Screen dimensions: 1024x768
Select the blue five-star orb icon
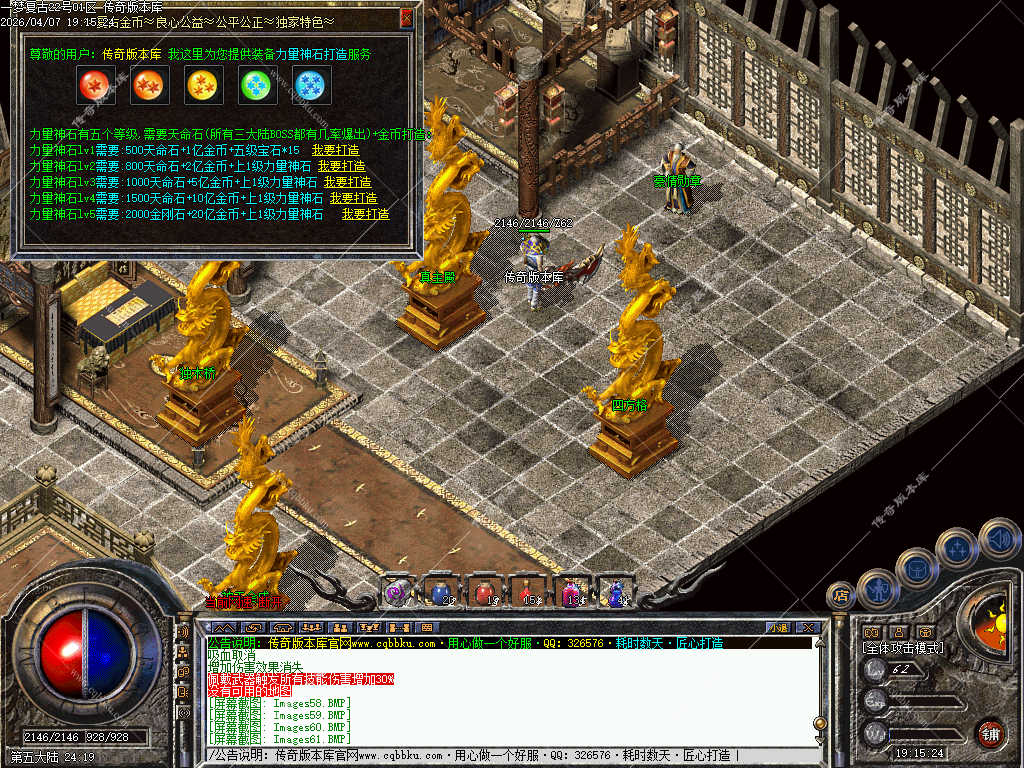pos(311,87)
